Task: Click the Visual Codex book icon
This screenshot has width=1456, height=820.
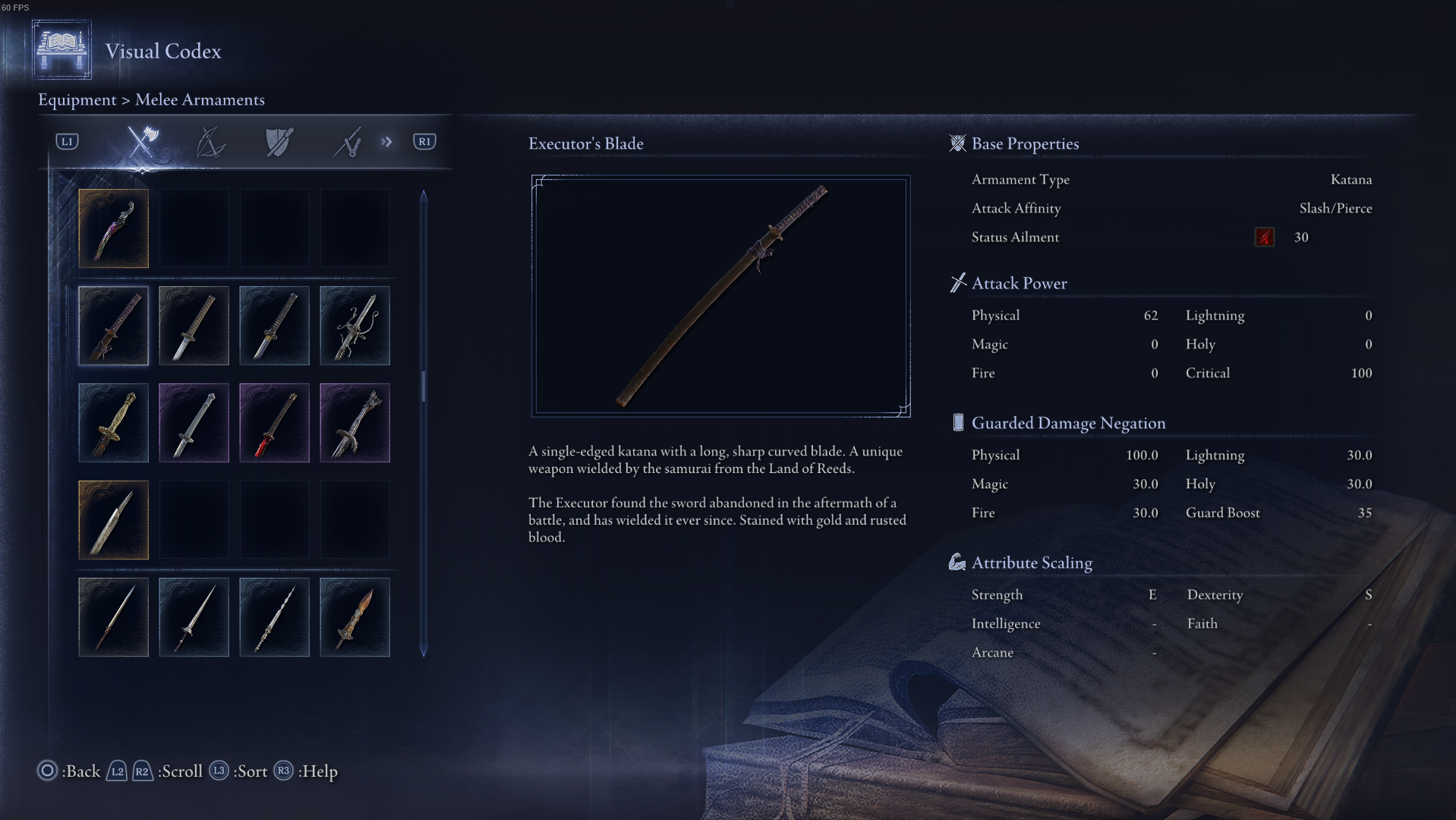Action: [x=61, y=50]
